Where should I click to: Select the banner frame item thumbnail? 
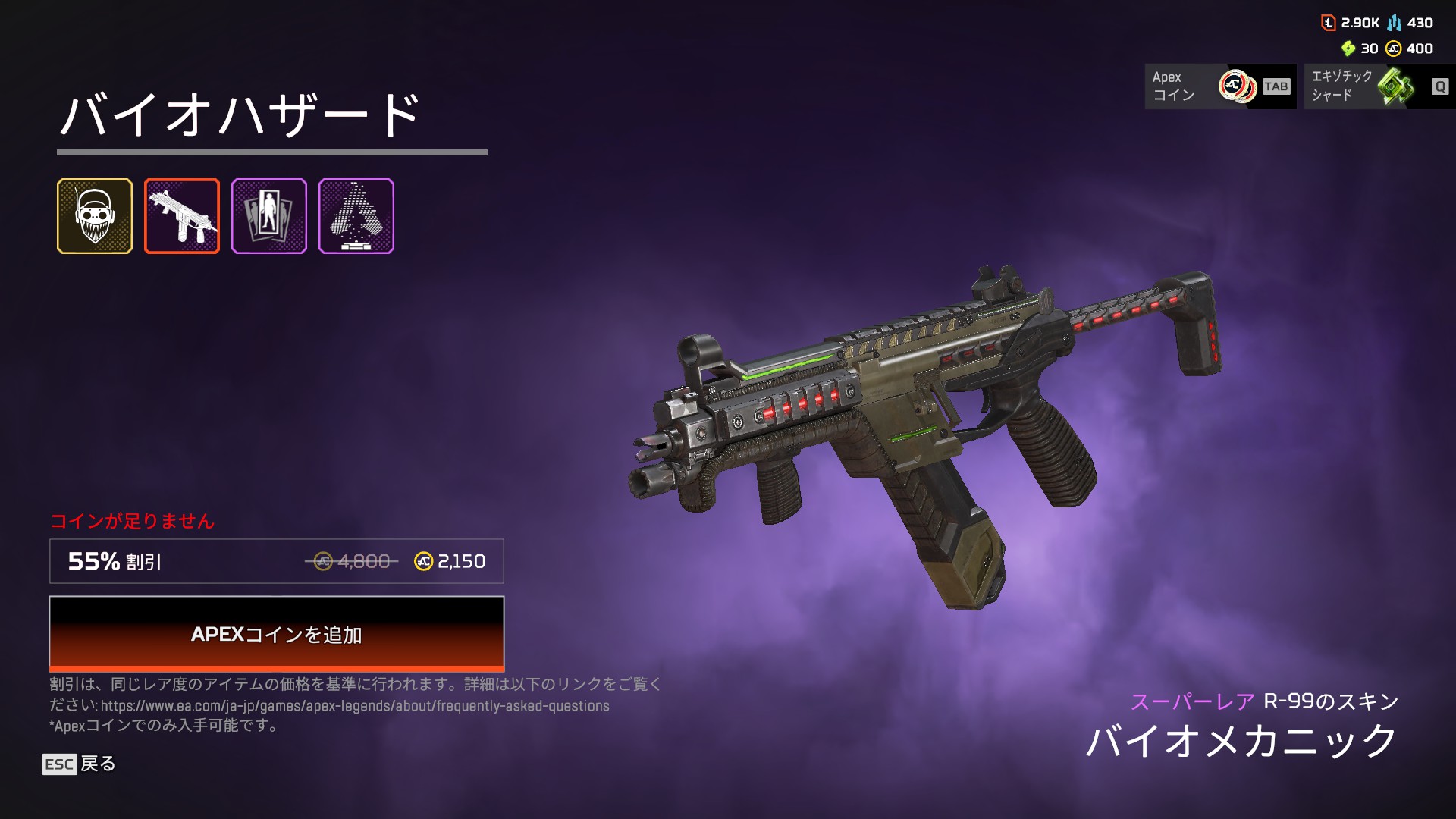[x=269, y=216]
